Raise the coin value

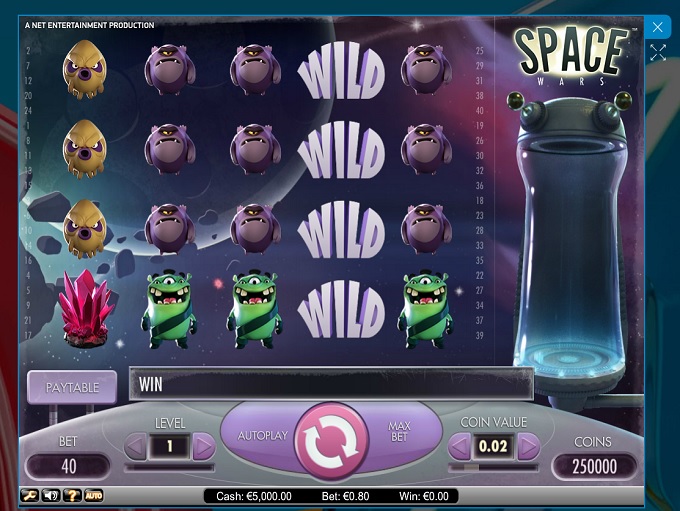point(527,446)
